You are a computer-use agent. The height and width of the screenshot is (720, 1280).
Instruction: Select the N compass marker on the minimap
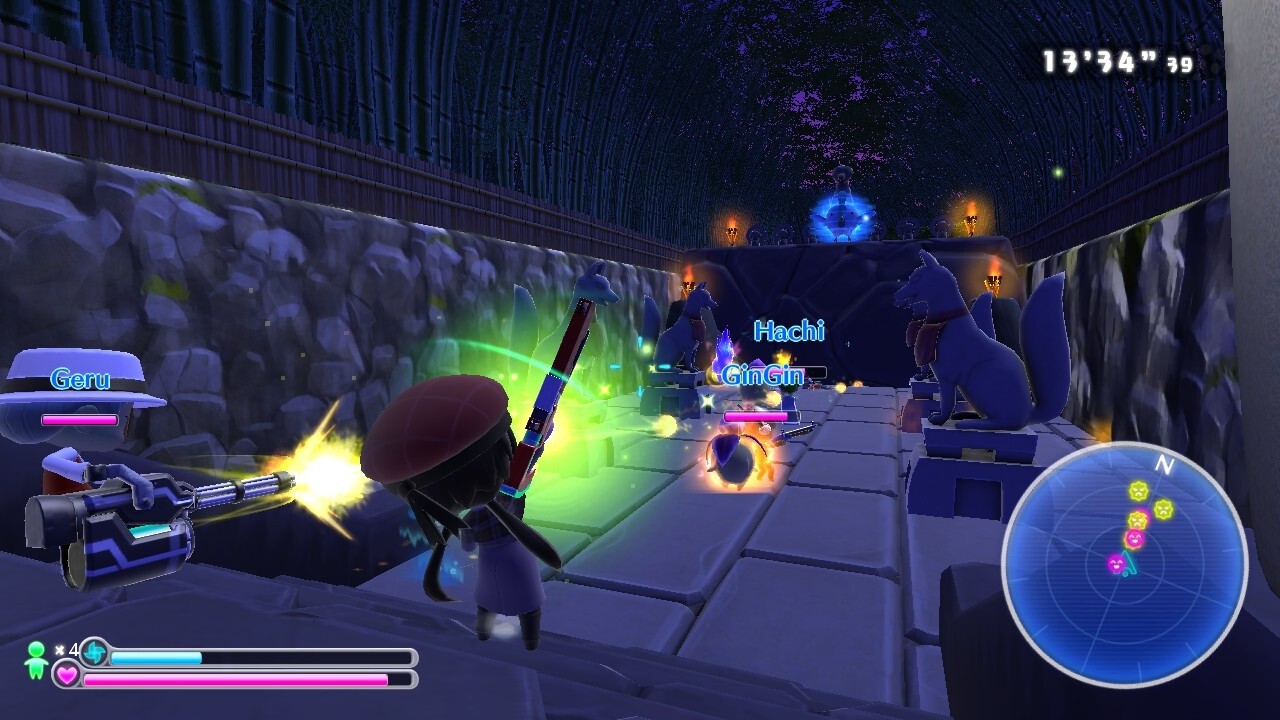click(1163, 464)
